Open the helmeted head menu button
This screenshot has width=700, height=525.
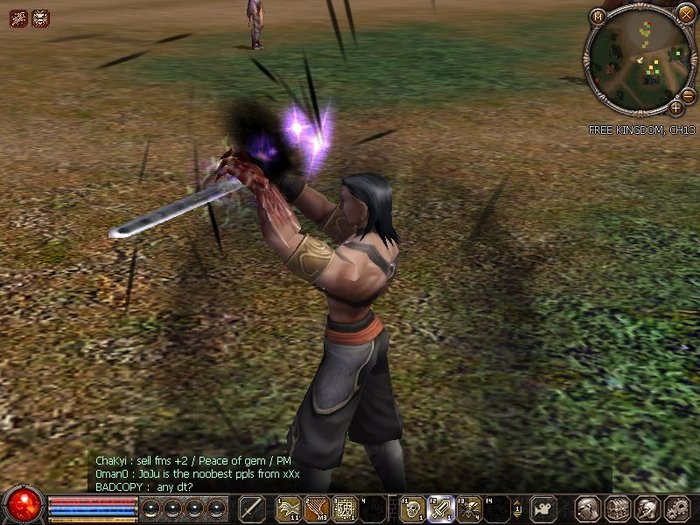[647, 508]
